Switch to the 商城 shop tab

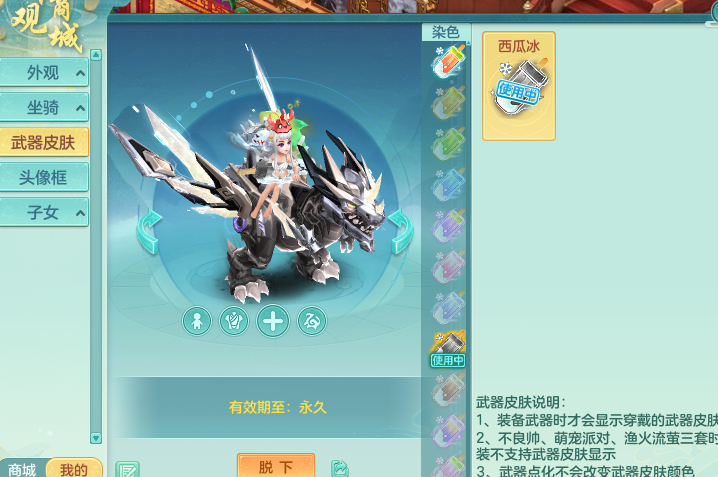[22, 469]
